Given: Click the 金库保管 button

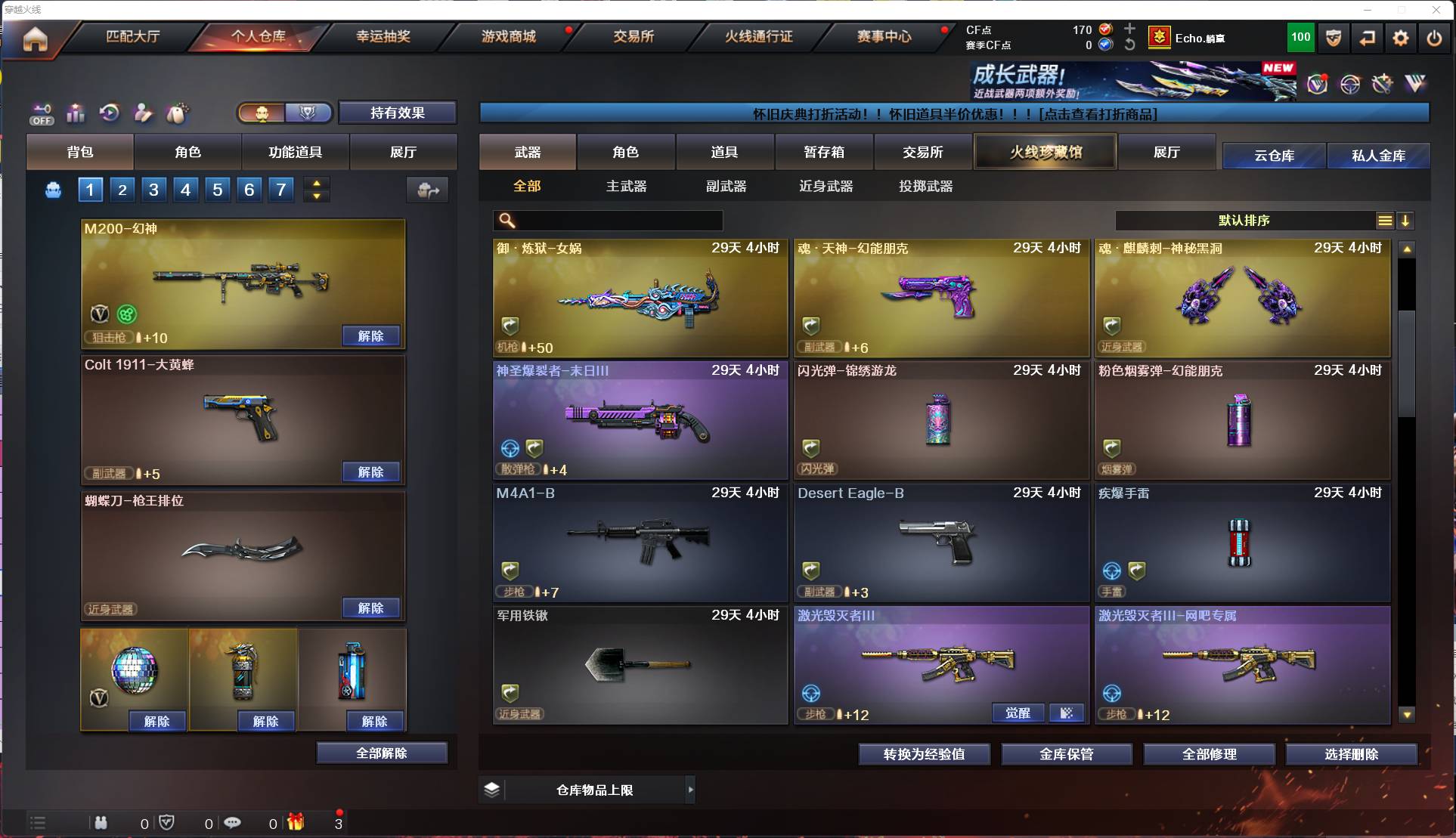Looking at the screenshot, I should pos(1067,754).
